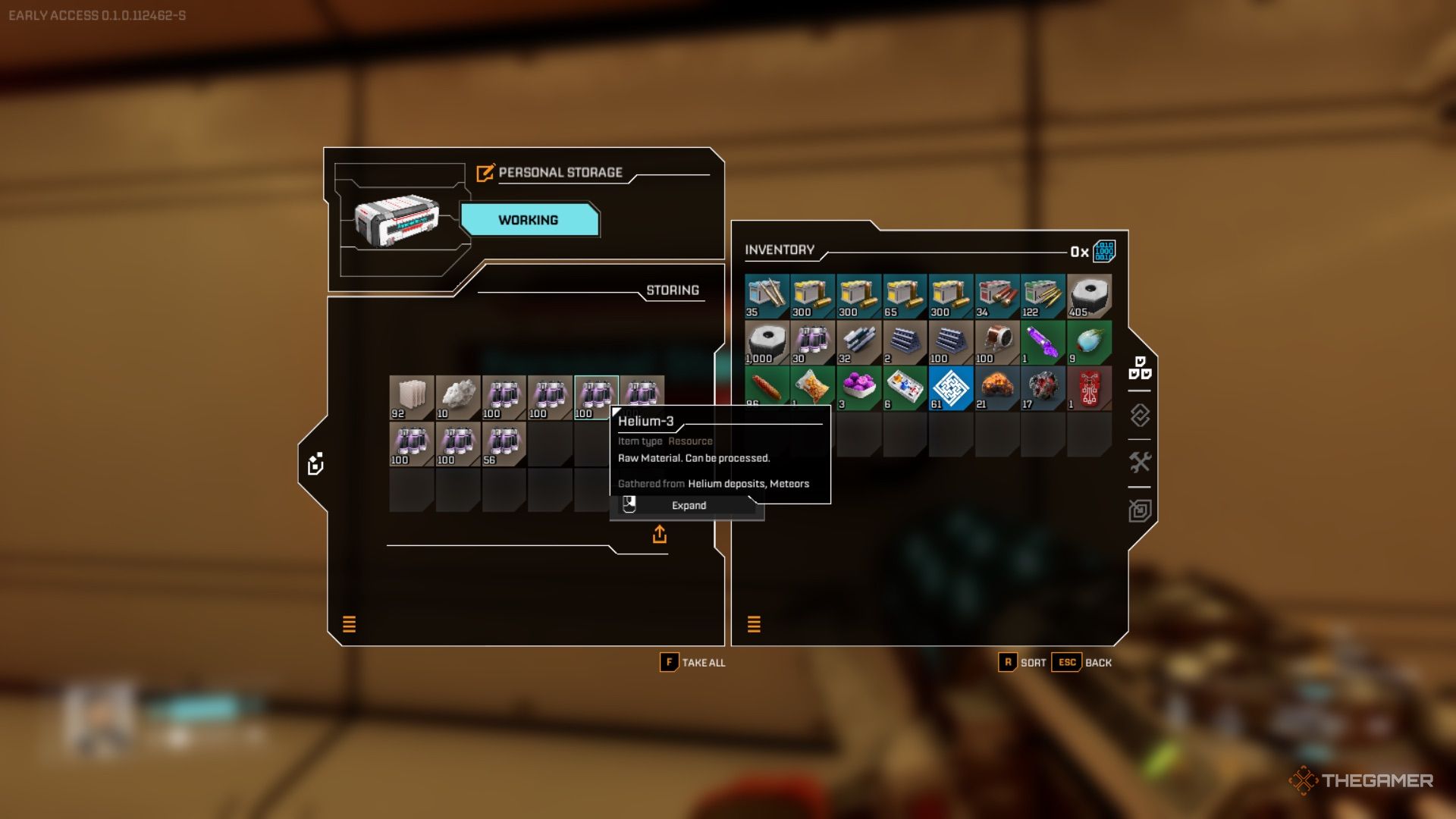This screenshot has width=1456, height=819.
Task: Open the three-blocks inventory tab
Action: [1140, 368]
